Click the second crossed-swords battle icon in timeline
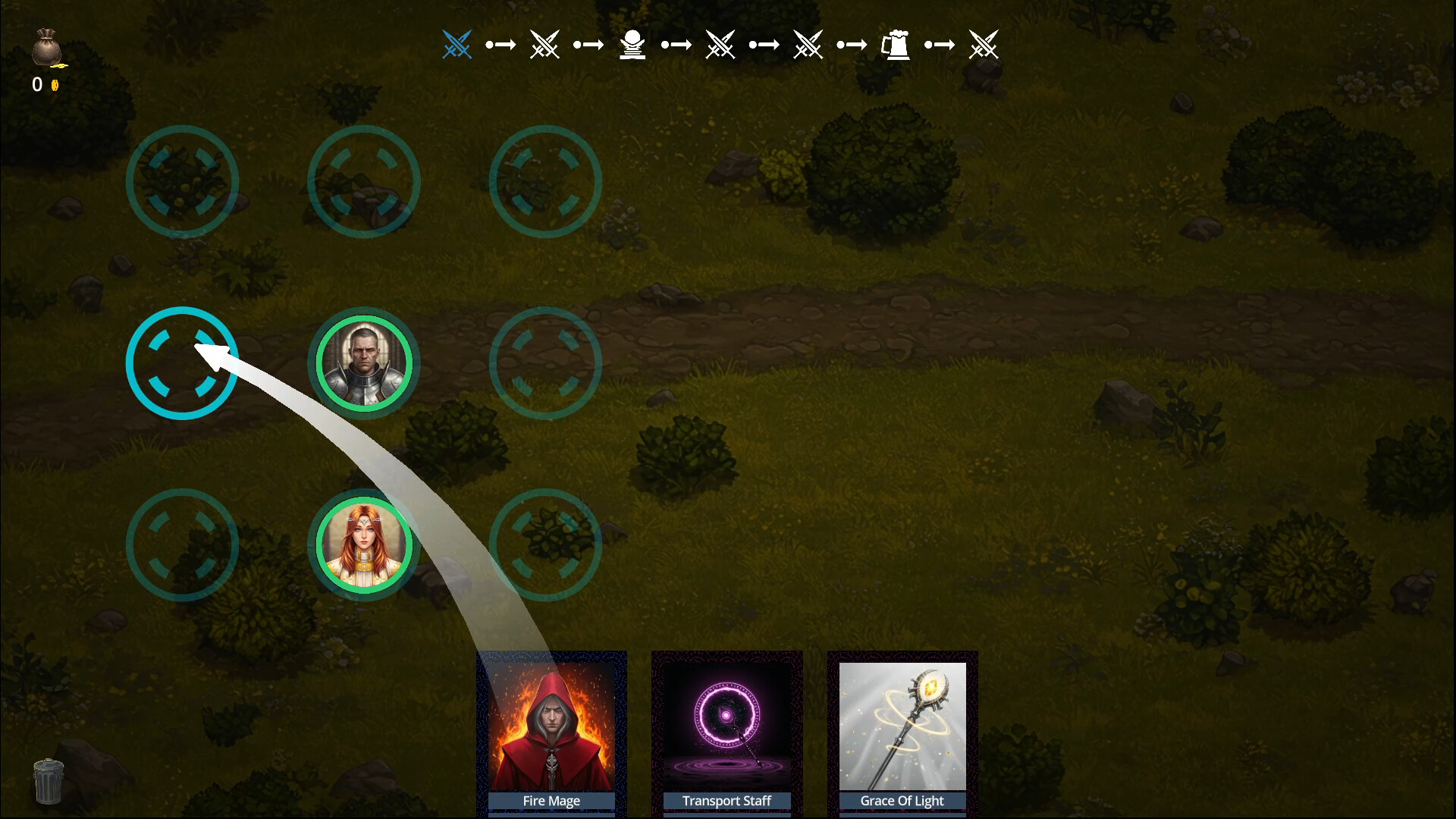This screenshot has width=1456, height=819. pyautogui.click(x=545, y=44)
